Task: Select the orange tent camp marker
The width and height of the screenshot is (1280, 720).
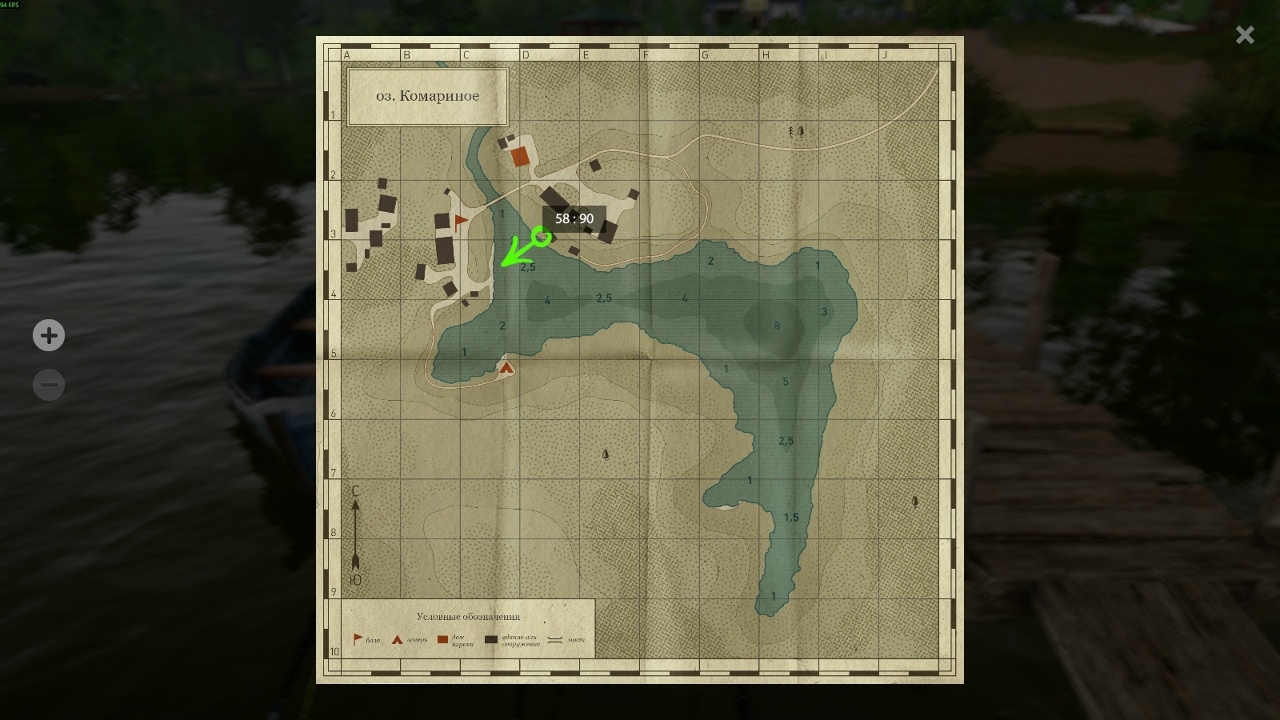Action: point(507,368)
